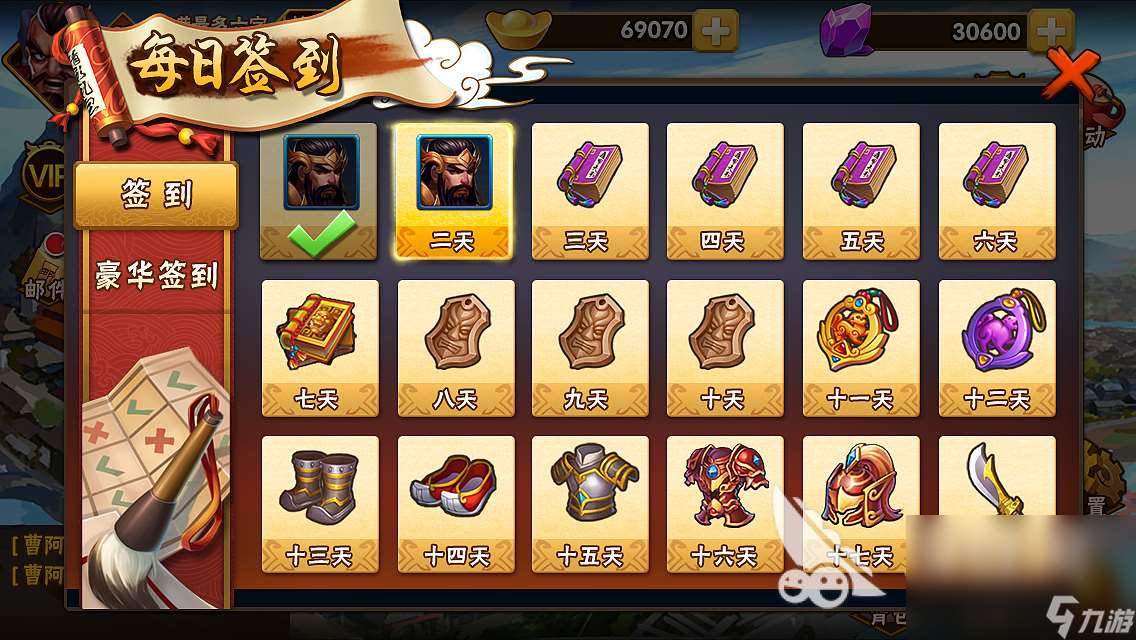Select the 八天 bronze token reward
Viewport: 1136px width, 640px height.
point(455,347)
